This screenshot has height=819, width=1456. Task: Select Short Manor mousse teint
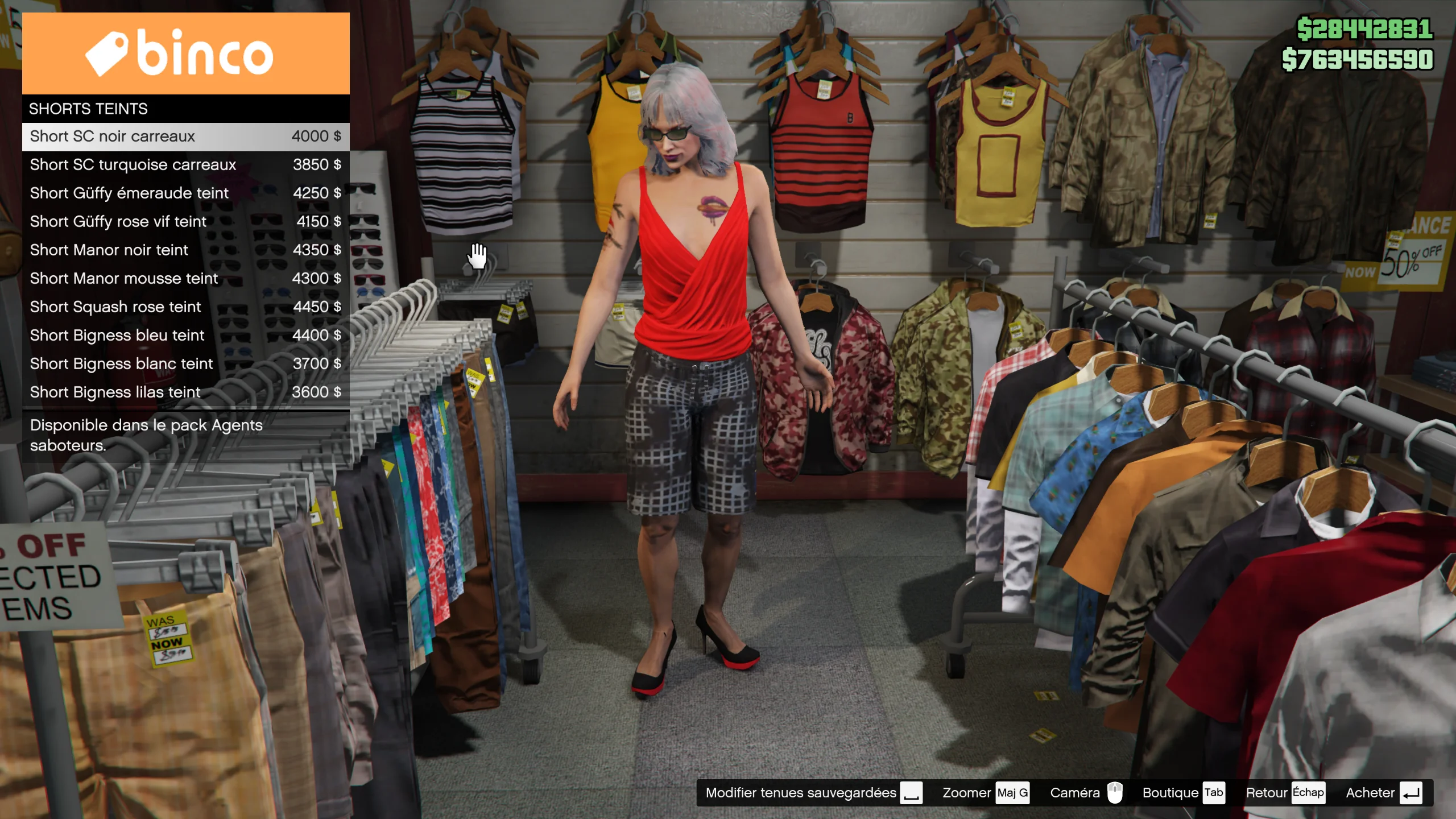(x=185, y=279)
